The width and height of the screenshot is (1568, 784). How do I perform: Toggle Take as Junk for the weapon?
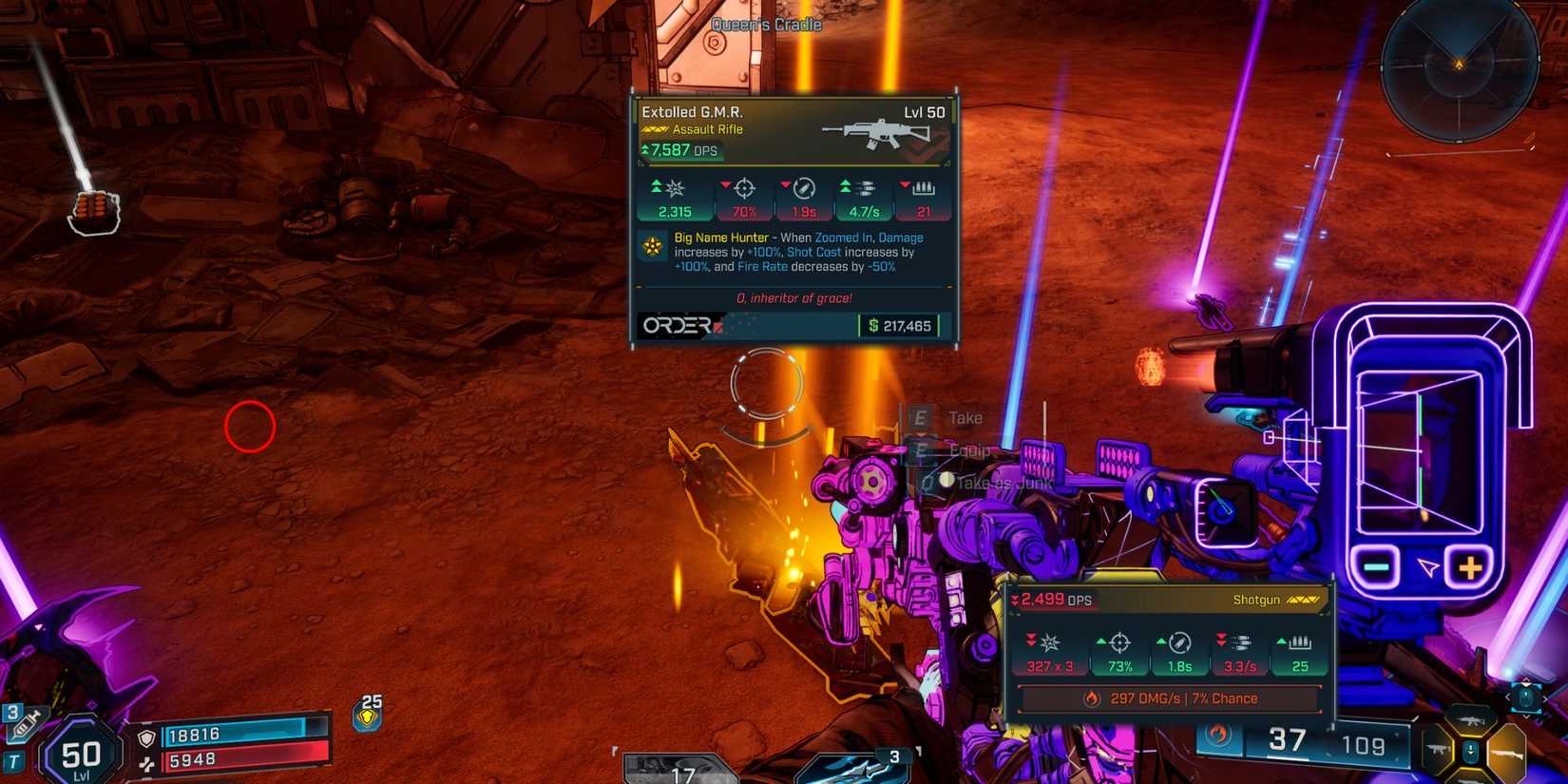pyautogui.click(x=1003, y=483)
